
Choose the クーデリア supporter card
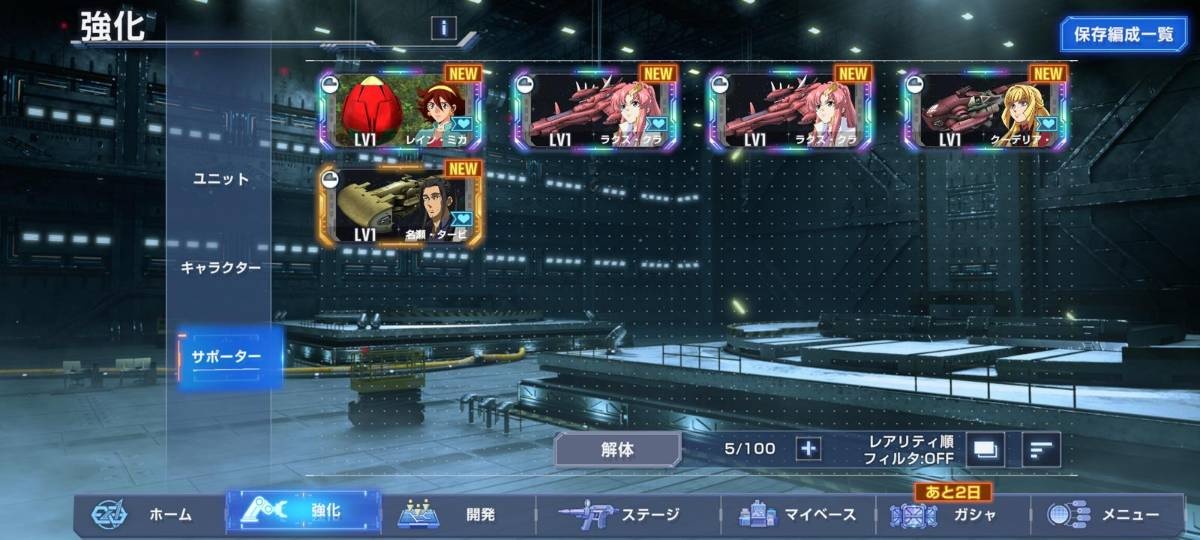985,110
